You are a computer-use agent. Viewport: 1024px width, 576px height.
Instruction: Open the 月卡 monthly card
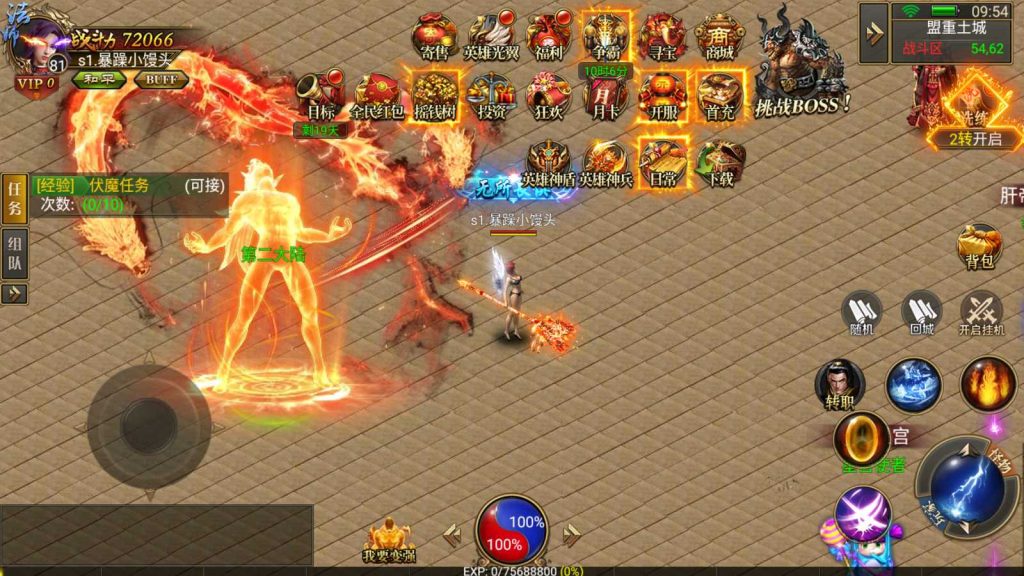[604, 95]
